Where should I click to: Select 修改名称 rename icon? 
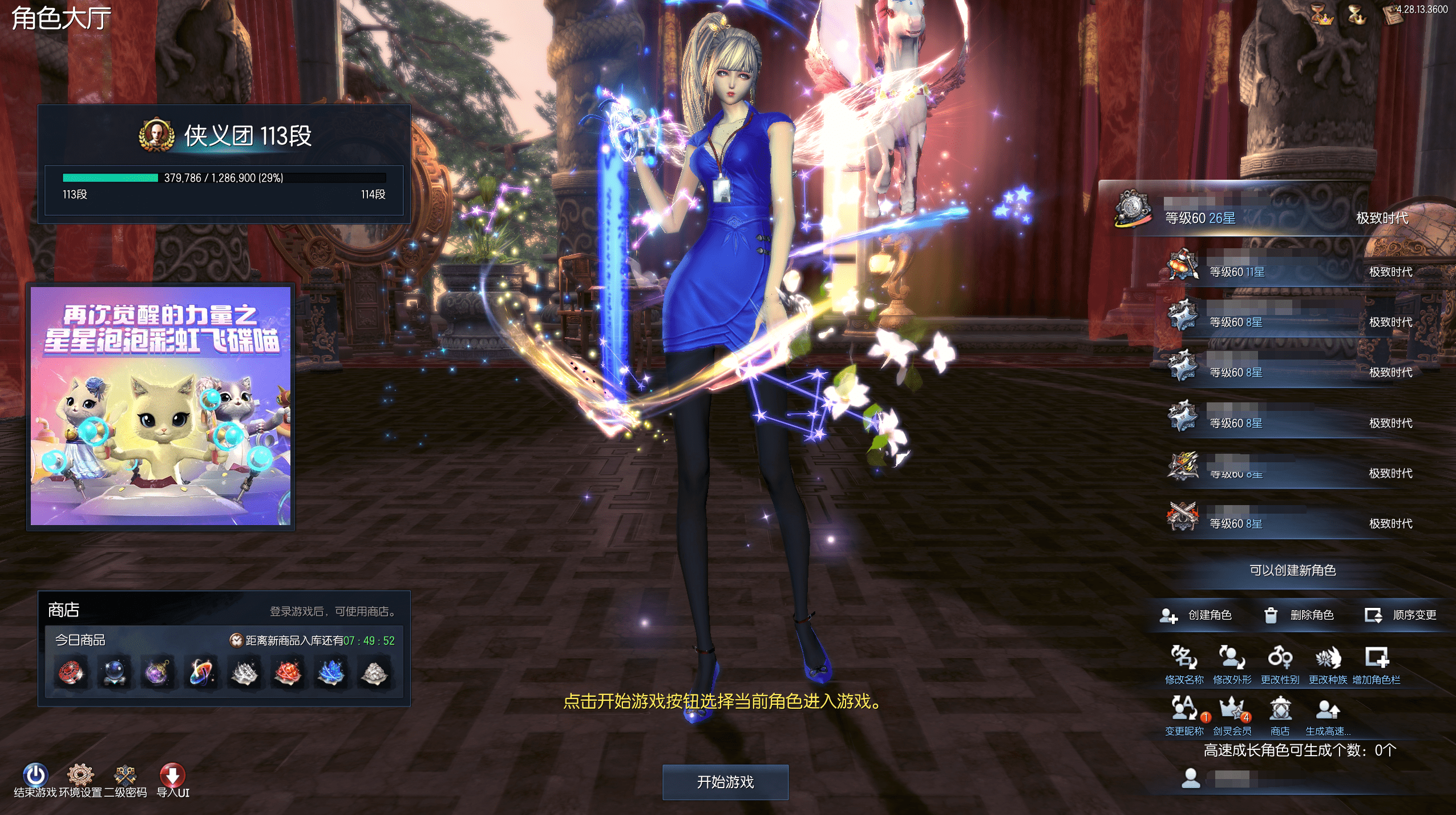point(1184,659)
